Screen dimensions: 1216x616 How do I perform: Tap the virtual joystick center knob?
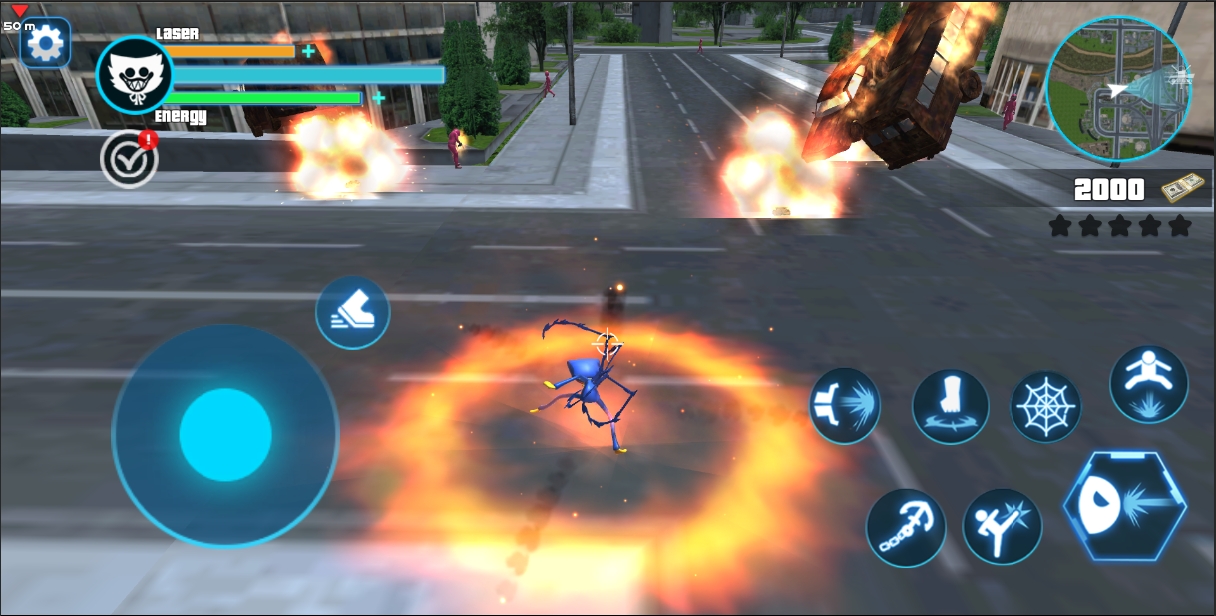pos(226,435)
